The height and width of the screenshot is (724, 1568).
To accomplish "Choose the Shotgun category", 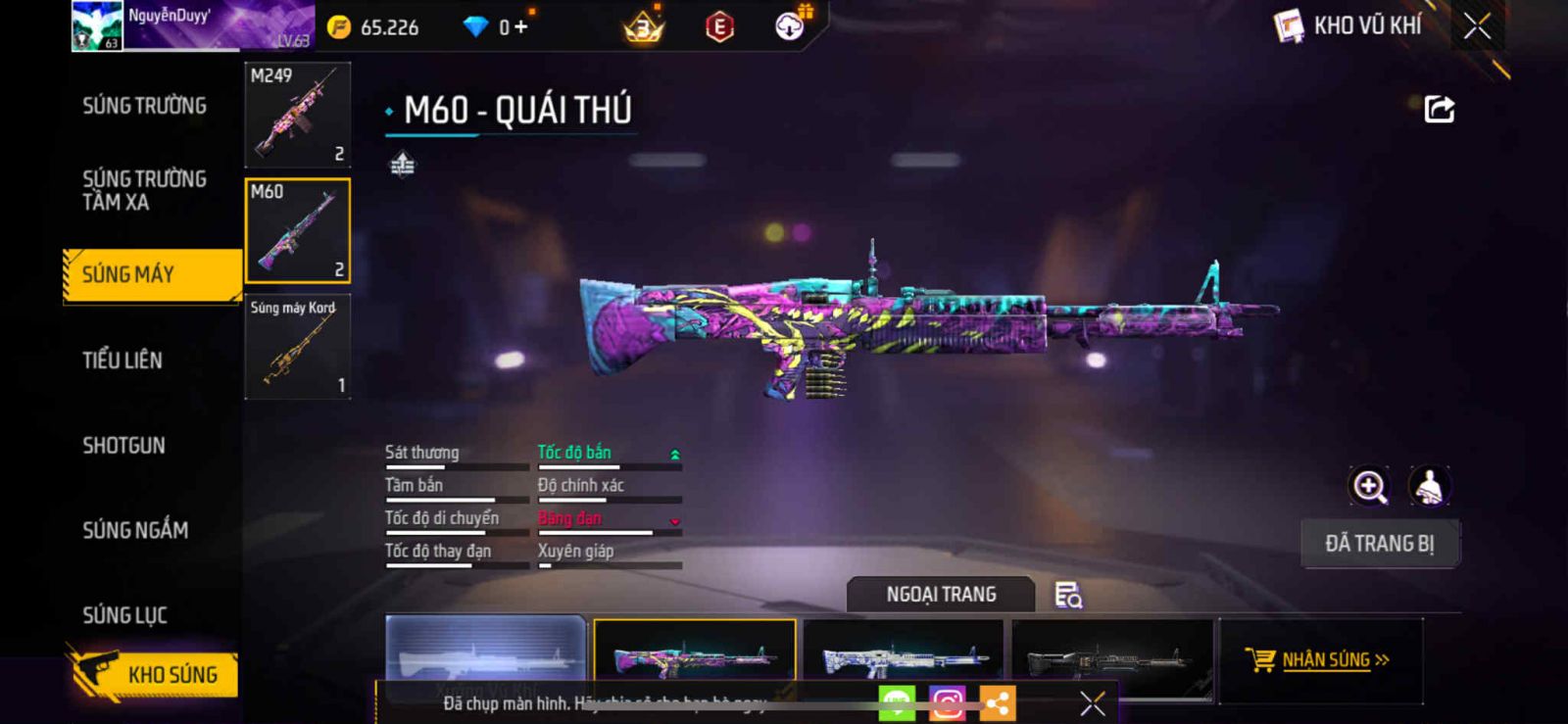I will [x=123, y=446].
